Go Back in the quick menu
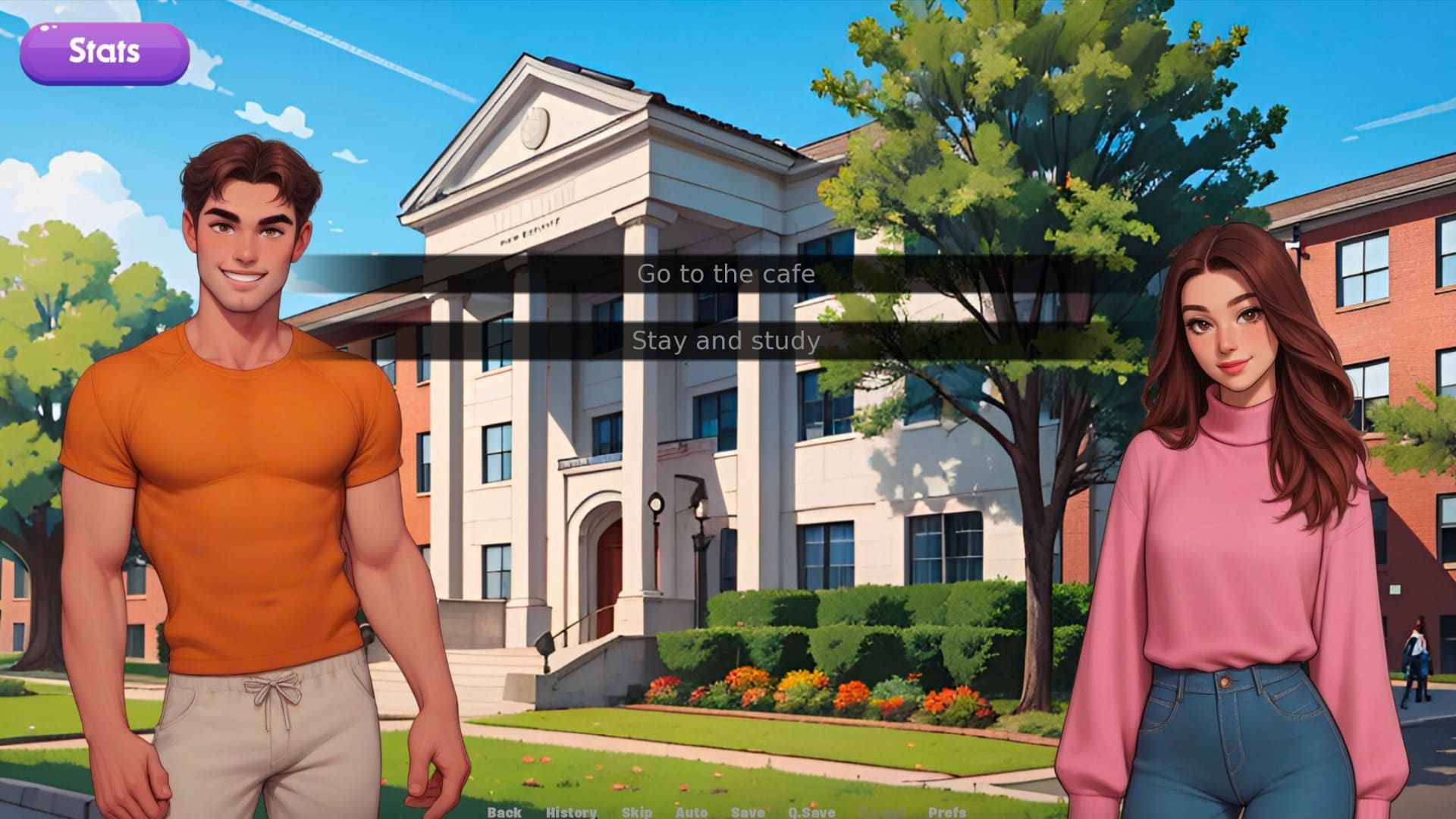This screenshot has width=1456, height=819. pyautogui.click(x=504, y=811)
